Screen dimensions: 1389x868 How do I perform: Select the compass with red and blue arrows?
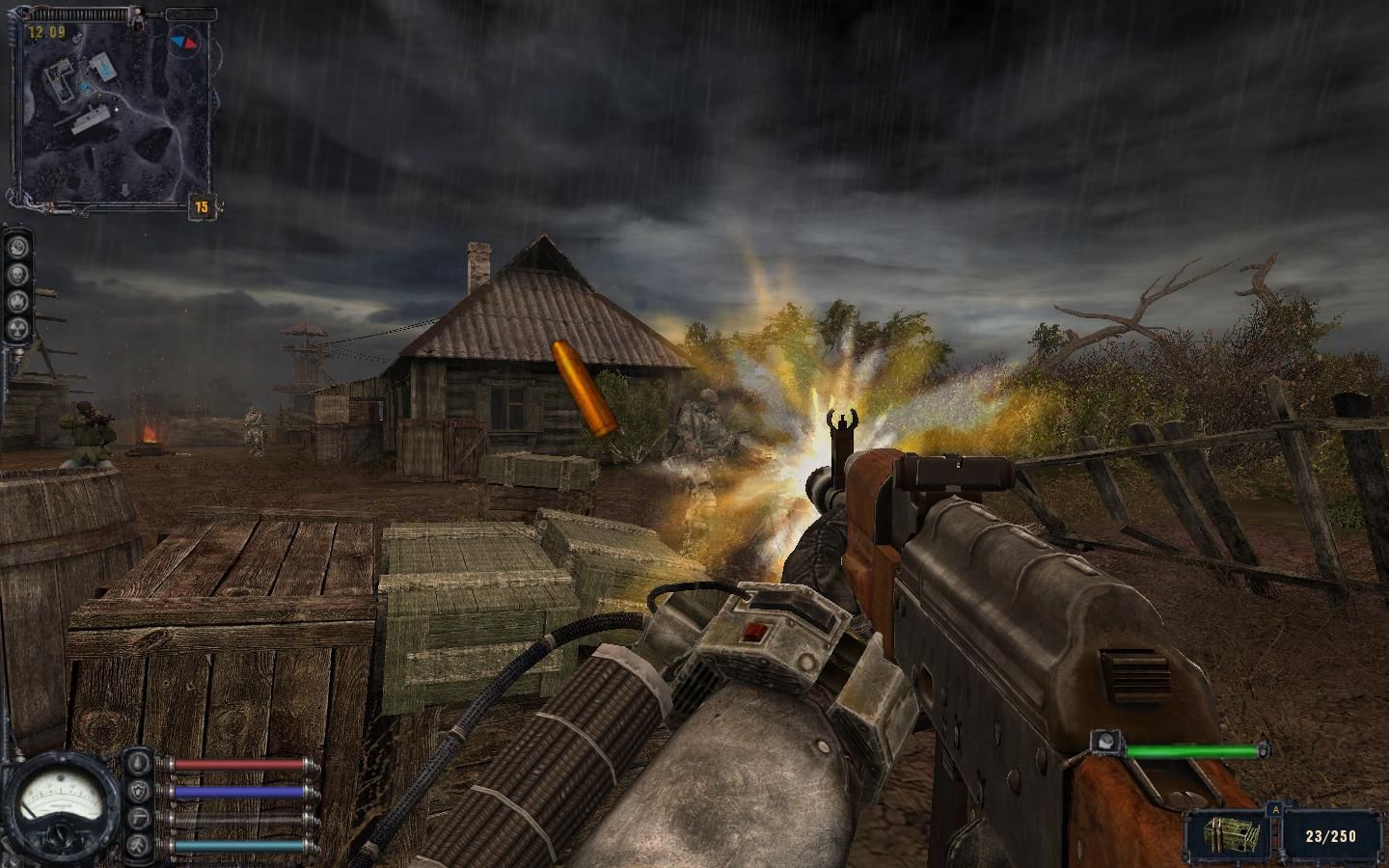[184, 42]
